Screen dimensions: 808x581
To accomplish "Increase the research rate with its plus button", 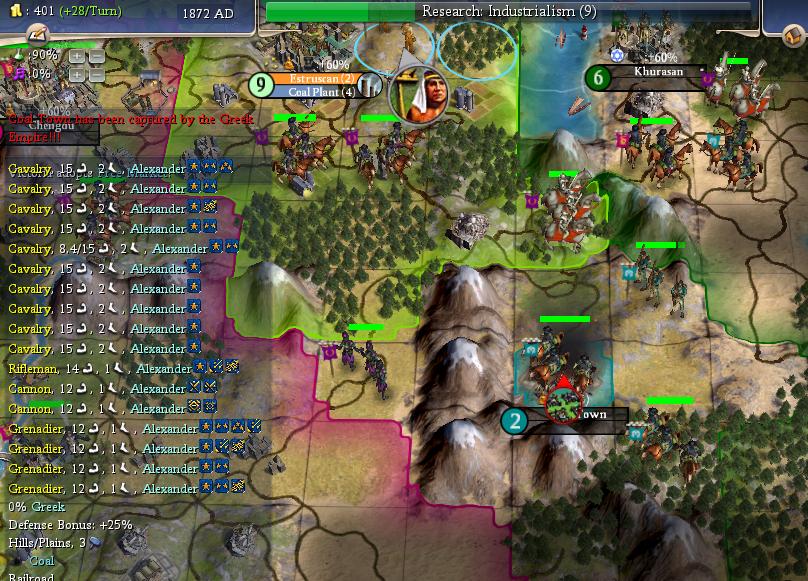I will (77, 57).
